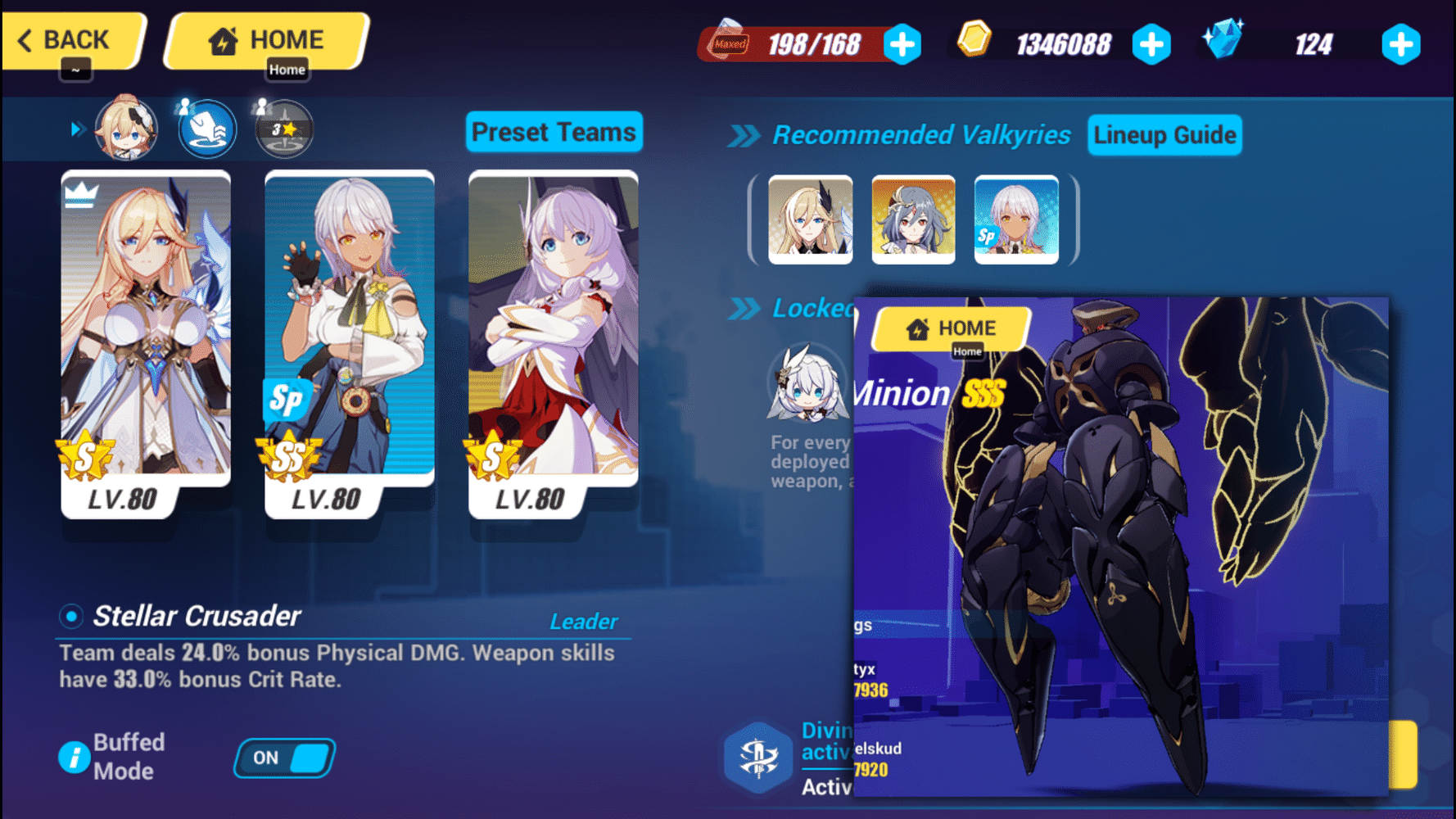
Task: Toggle Buffed Mode off
Action: (x=284, y=758)
